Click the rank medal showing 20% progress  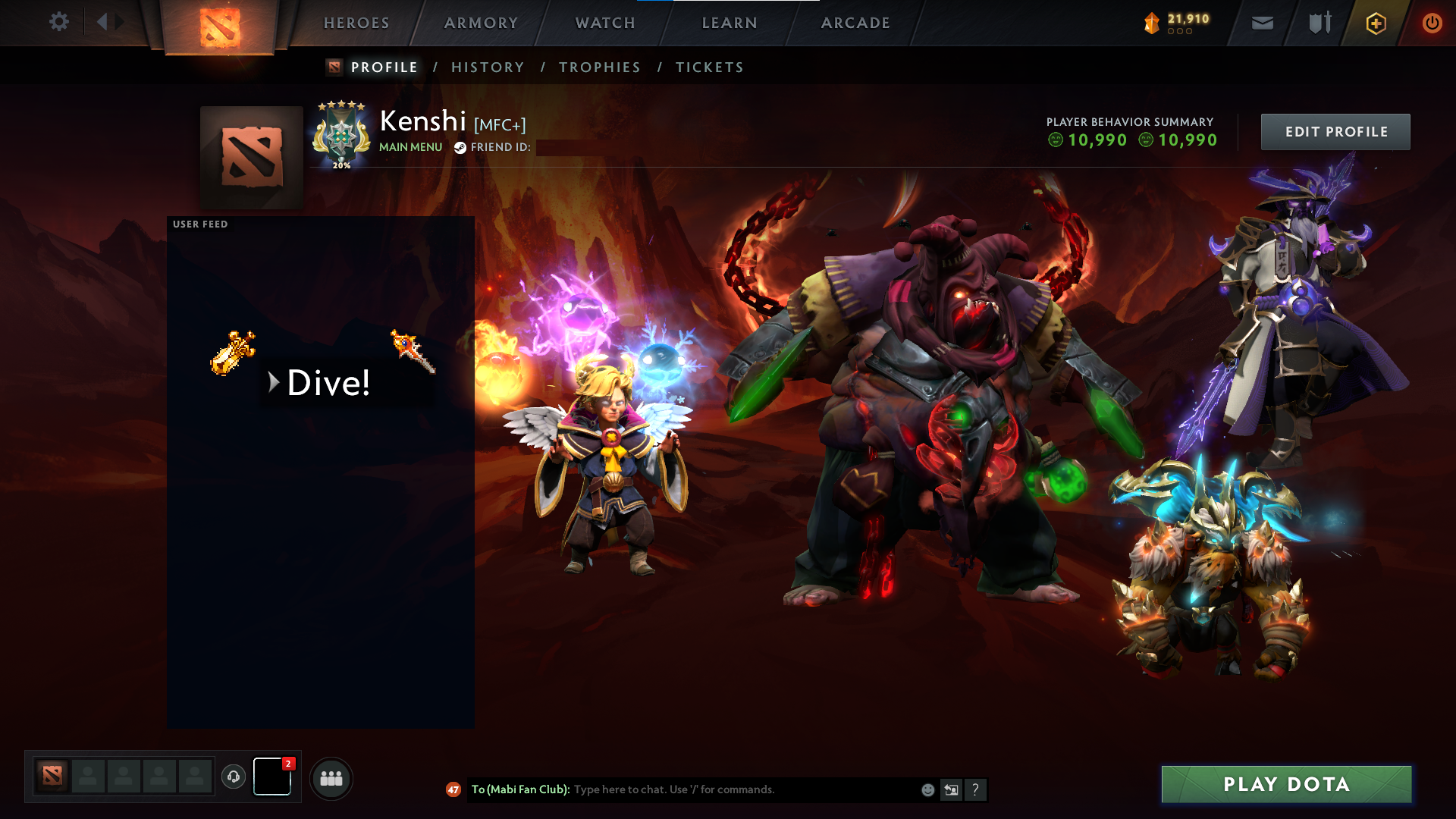(340, 135)
